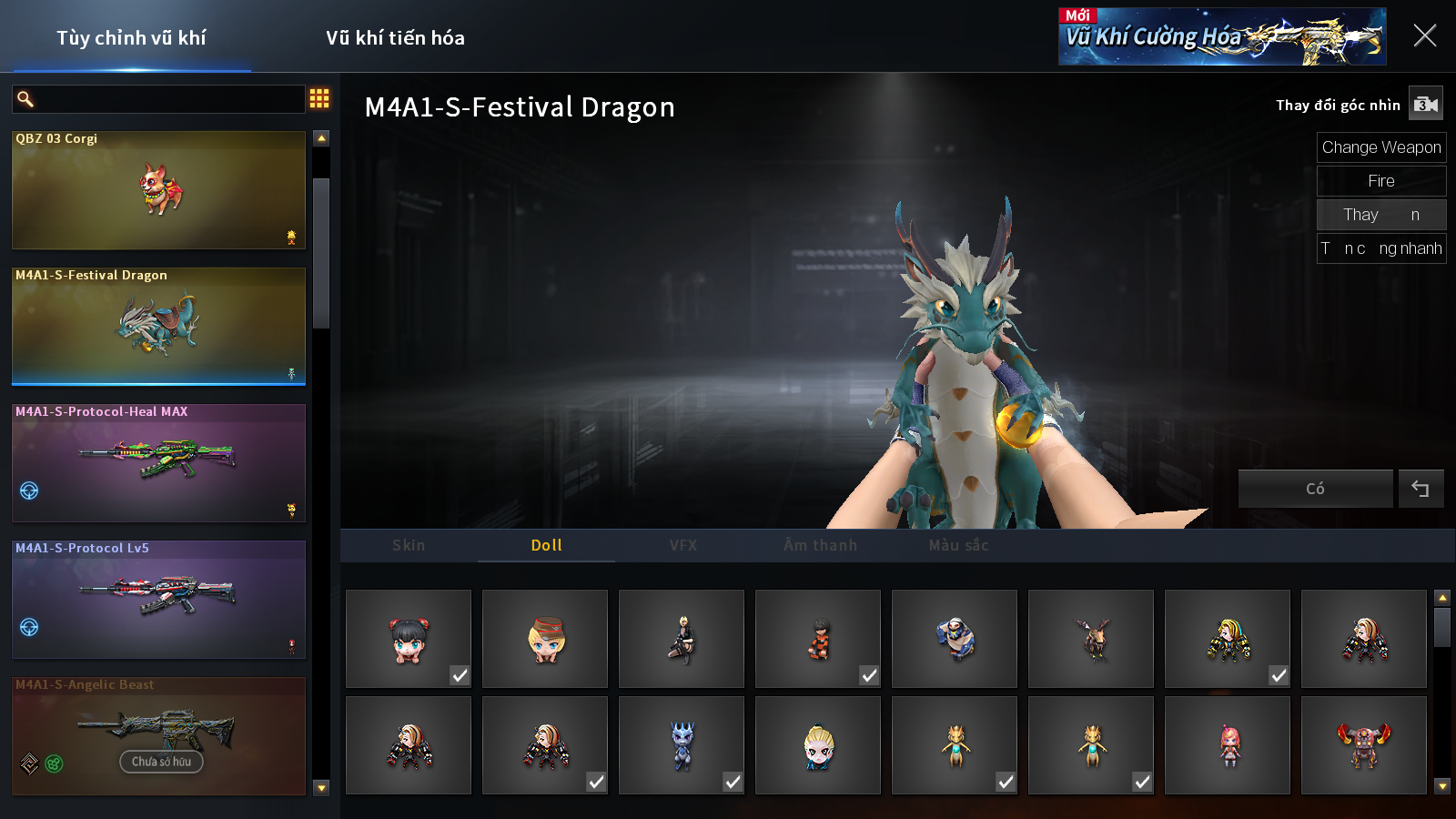Viewport: 1456px width, 819px height.
Task: Click the weapon search field
Action: coord(168,99)
